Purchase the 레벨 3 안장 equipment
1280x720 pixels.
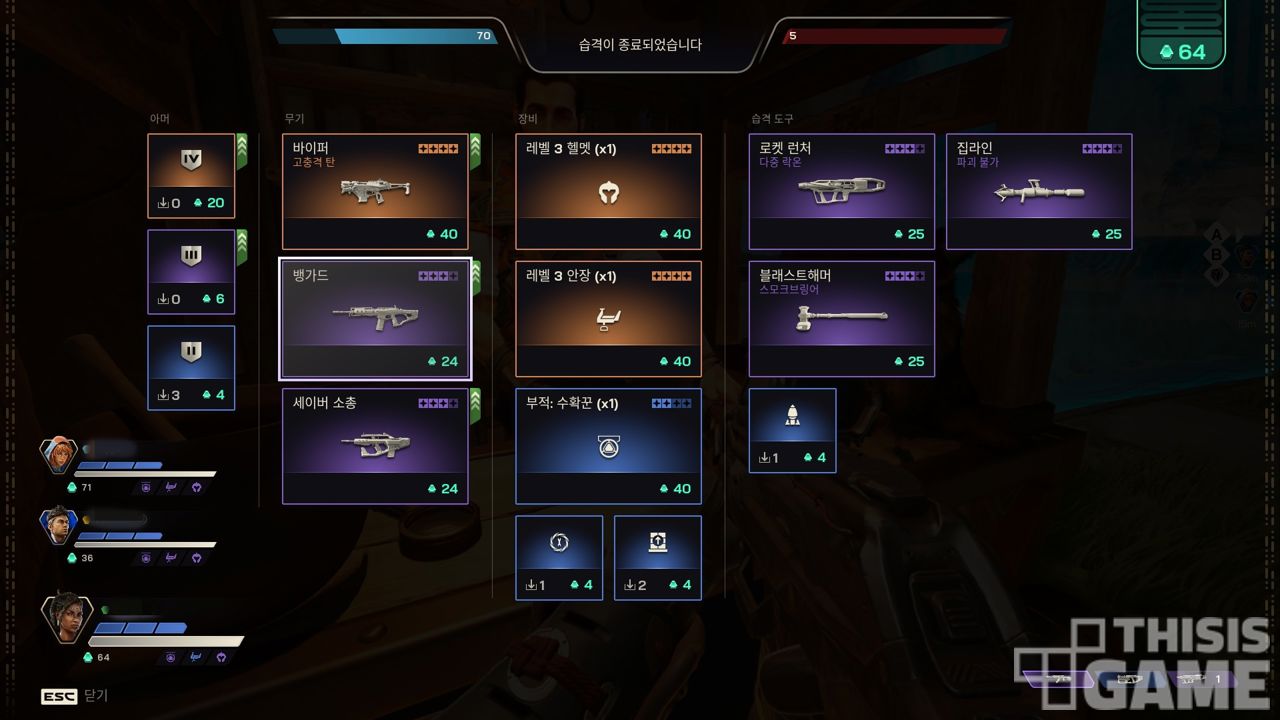click(x=608, y=319)
